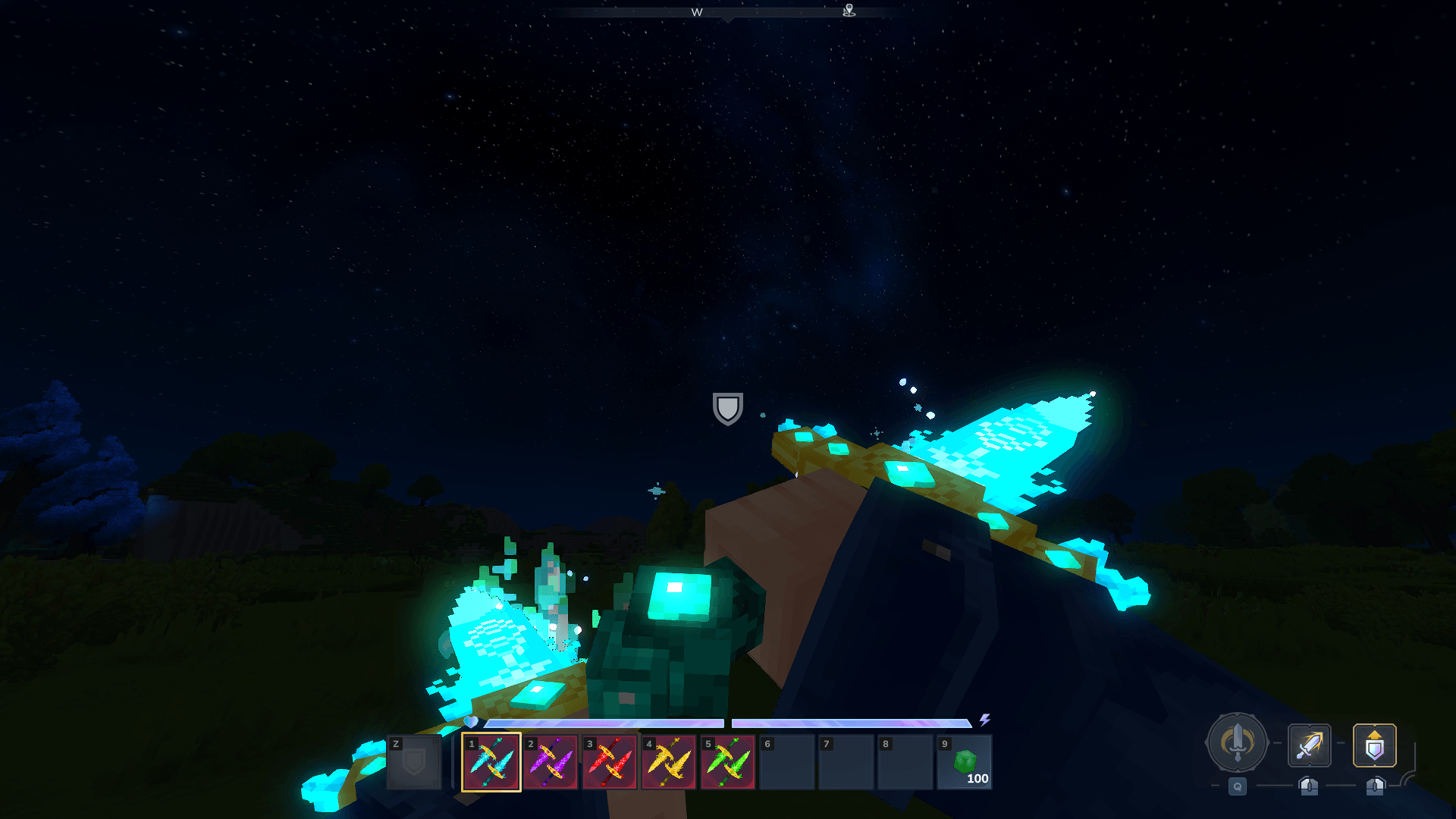1456x819 pixels.
Task: Use the shield guard ability icon
Action: [x=1374, y=745]
